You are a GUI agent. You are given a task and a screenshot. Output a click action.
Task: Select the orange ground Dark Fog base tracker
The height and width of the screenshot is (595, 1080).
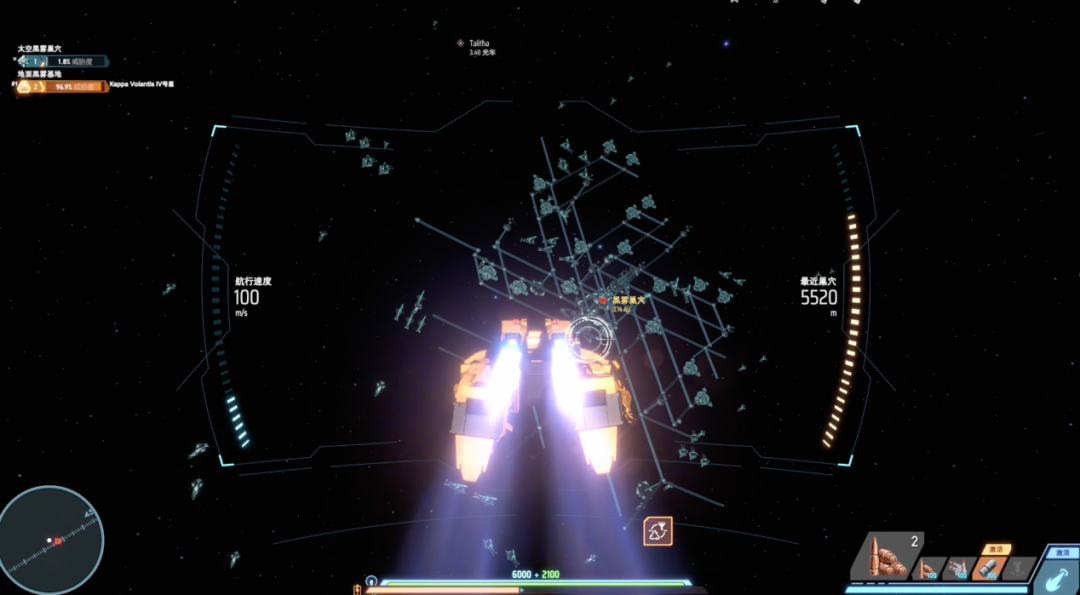click(60, 86)
